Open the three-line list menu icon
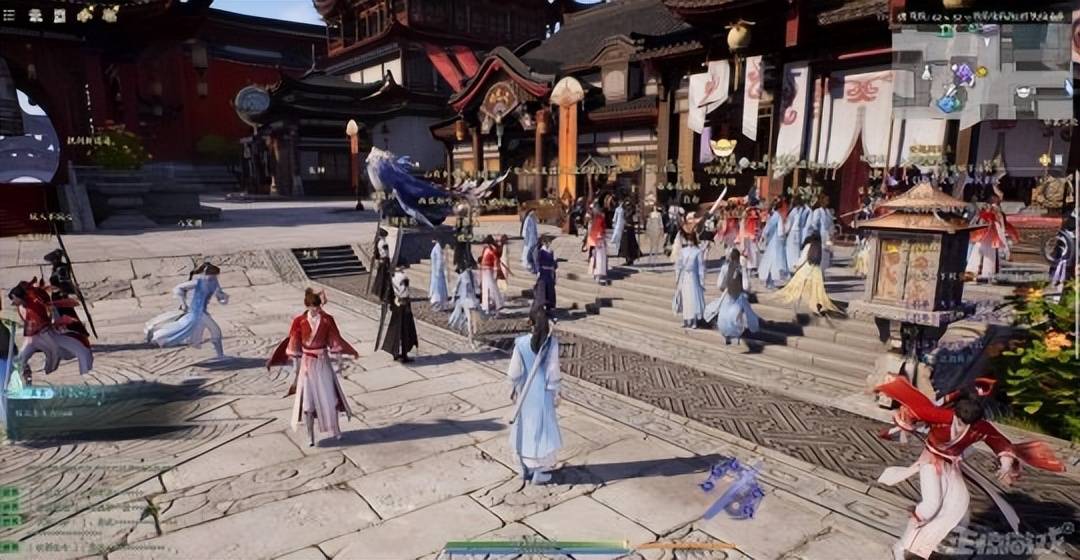This screenshot has height=560, width=1080. pyautogui.click(x=9, y=15)
